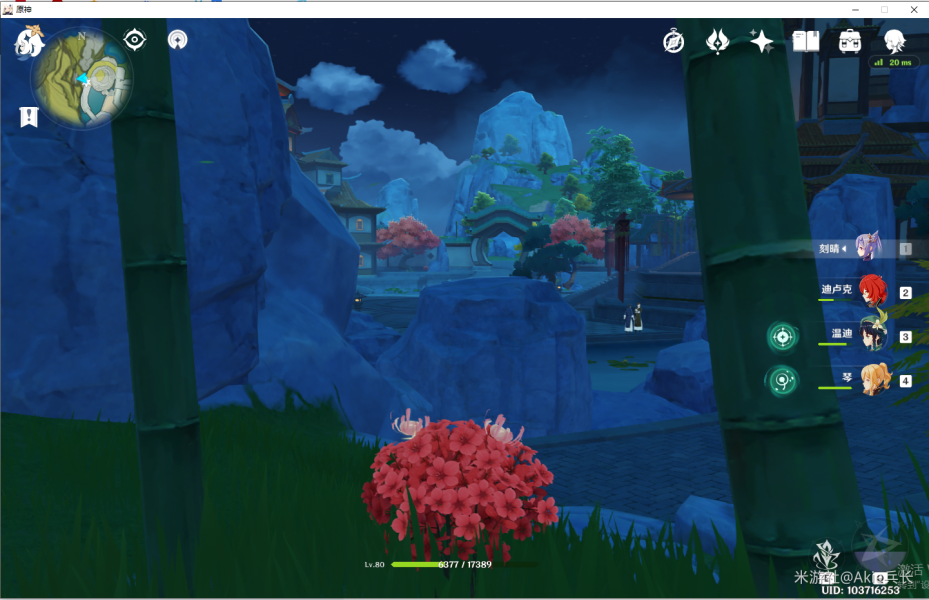Image resolution: width=929 pixels, height=600 pixels.
Task: Activate 琴's green swirl burst icon
Action: 783,380
